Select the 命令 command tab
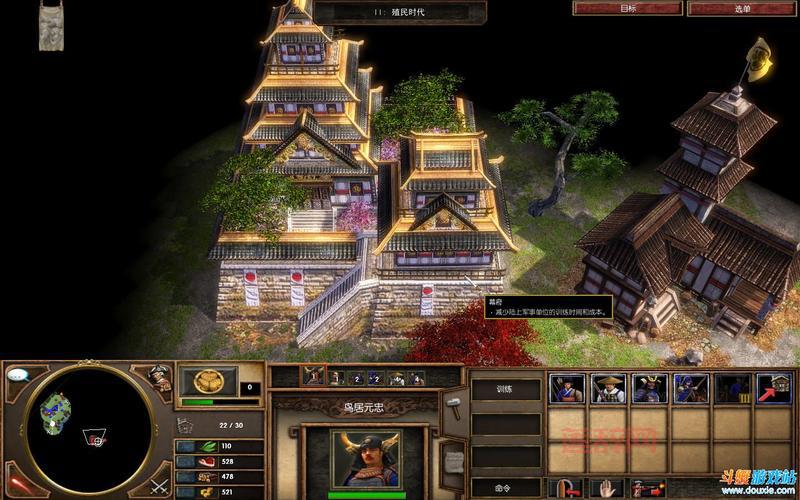 [506, 488]
